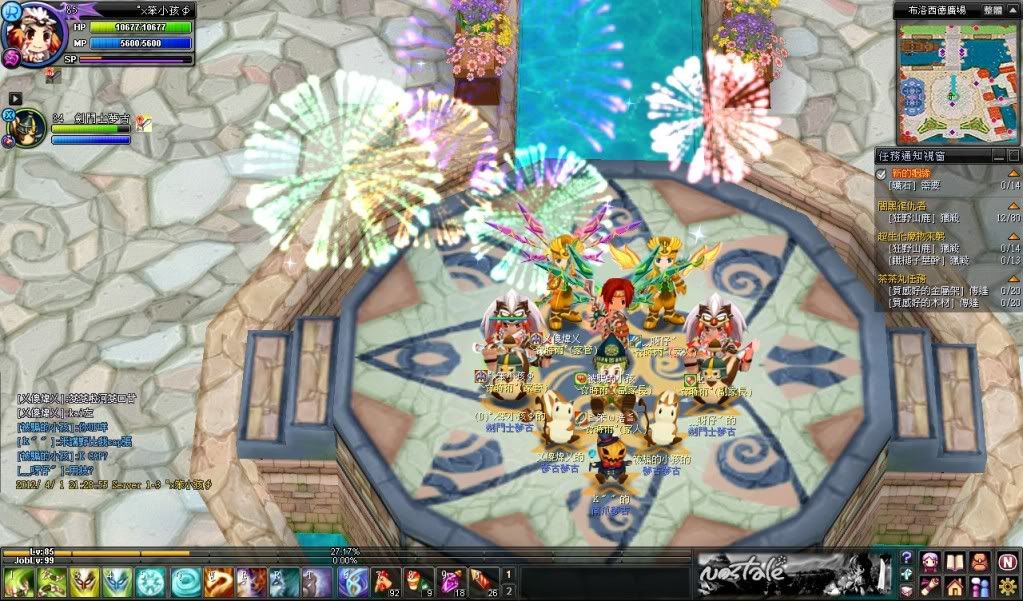Close the quest notification window
Viewport: 1023px width, 601px height.
tap(1013, 156)
